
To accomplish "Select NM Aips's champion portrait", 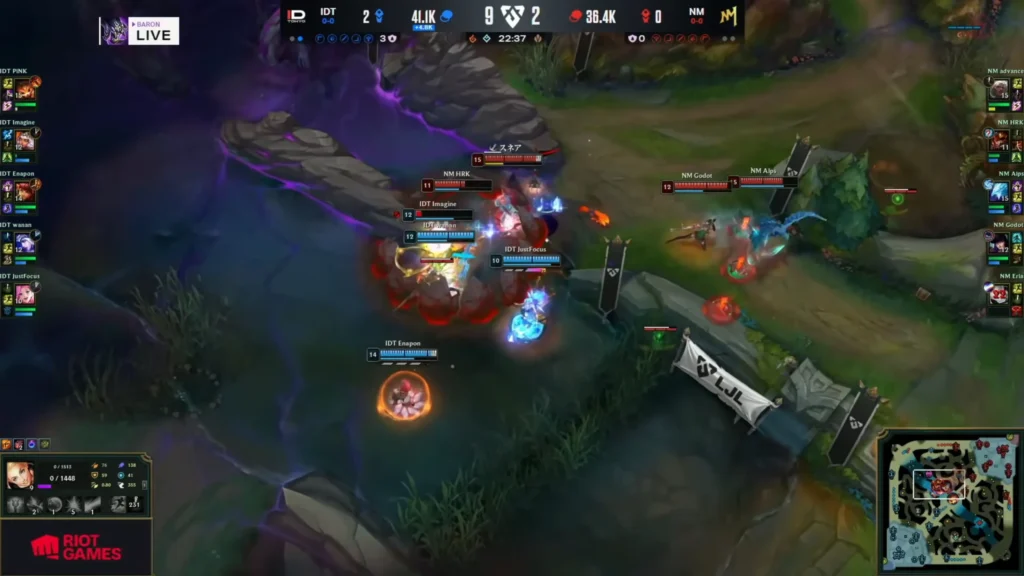I will pos(999,192).
